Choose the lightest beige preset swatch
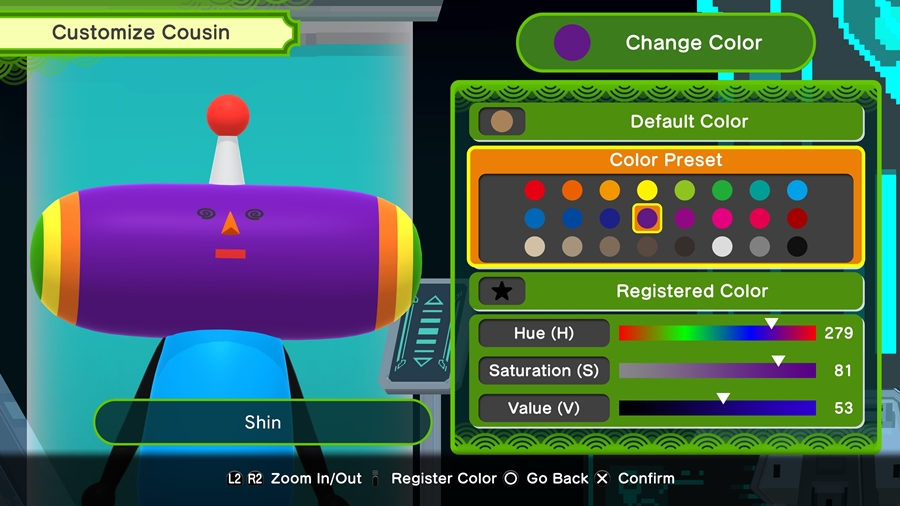This screenshot has width=900, height=506. pyautogui.click(x=535, y=246)
